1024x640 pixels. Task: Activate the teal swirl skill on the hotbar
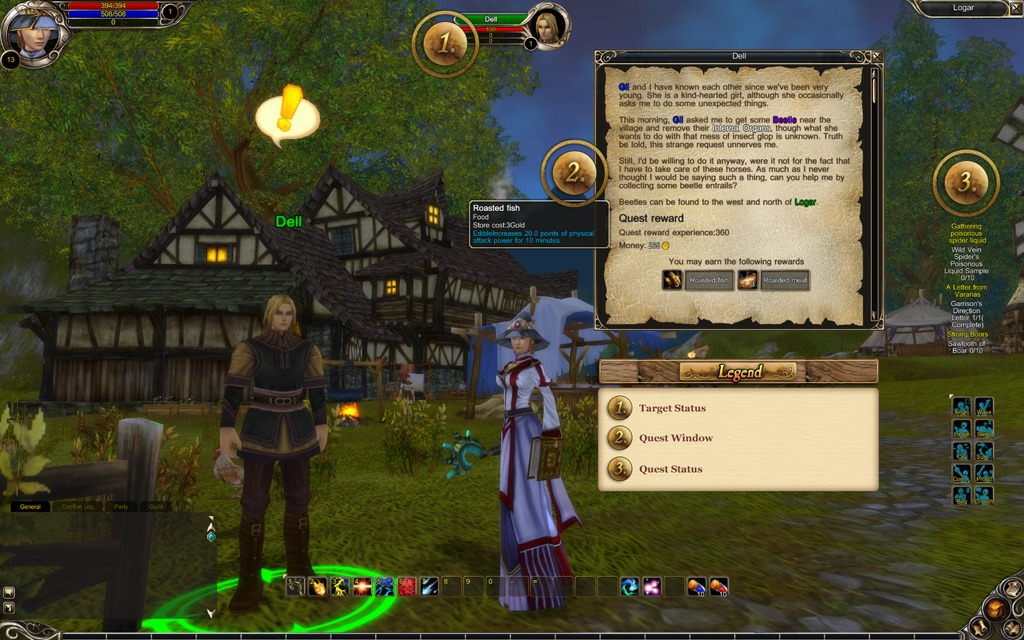(630, 586)
